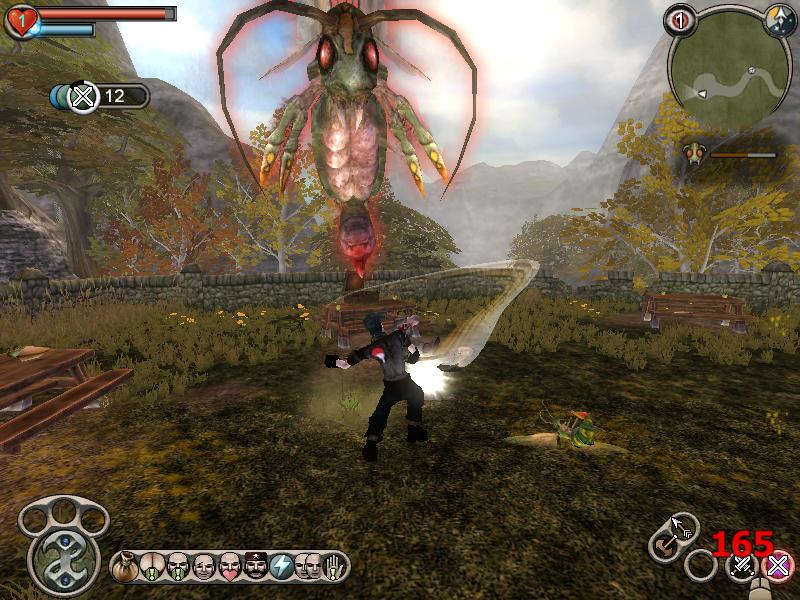Select the two faces expression icon
The width and height of the screenshot is (800, 600).
click(309, 566)
